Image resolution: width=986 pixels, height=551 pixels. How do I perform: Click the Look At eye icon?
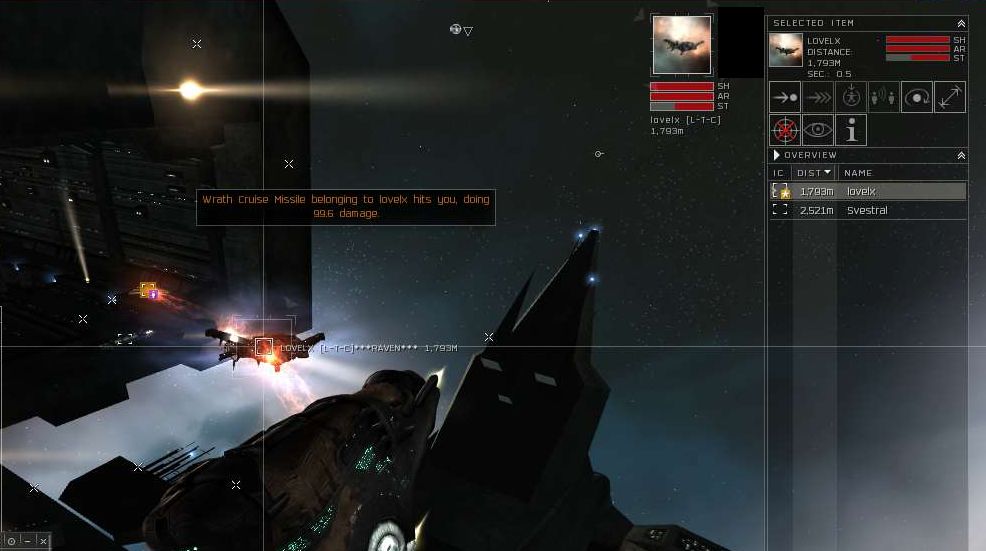tap(818, 130)
